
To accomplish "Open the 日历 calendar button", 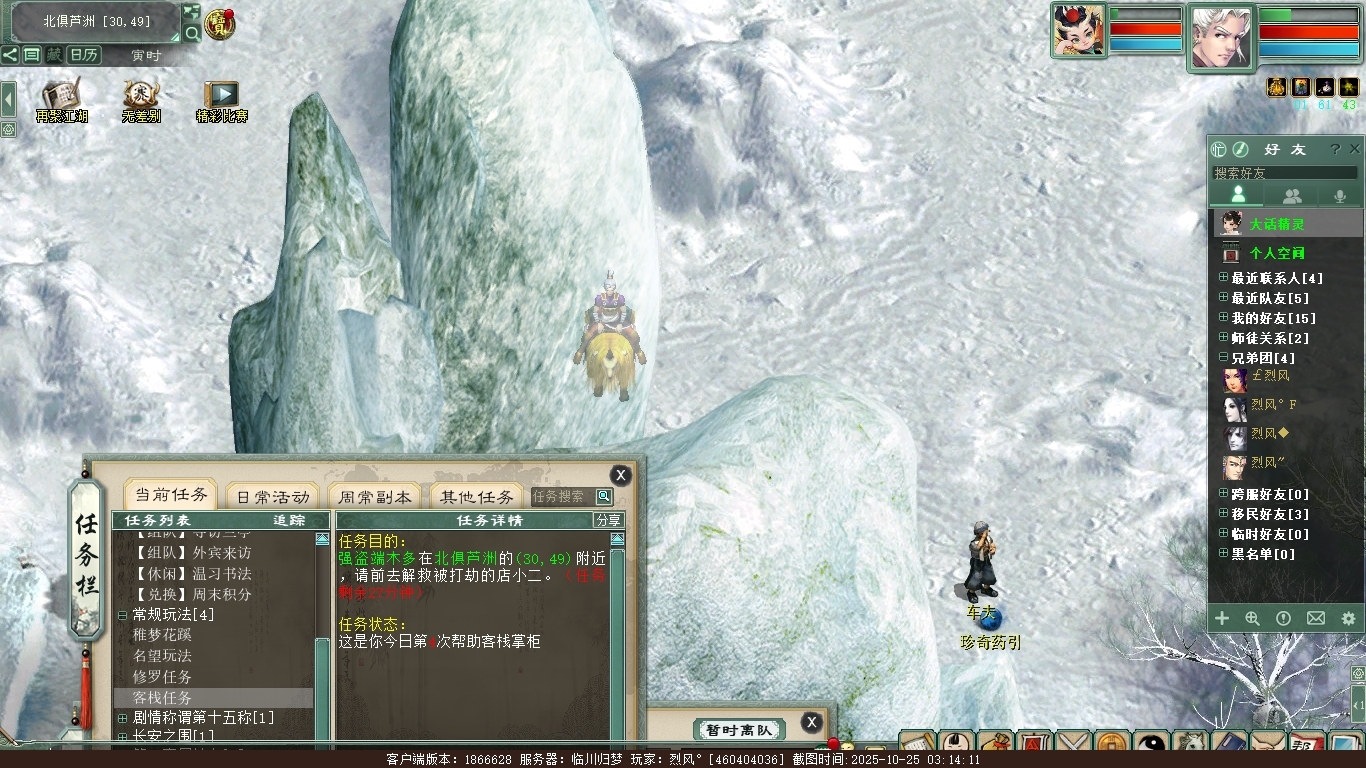I will [83, 55].
